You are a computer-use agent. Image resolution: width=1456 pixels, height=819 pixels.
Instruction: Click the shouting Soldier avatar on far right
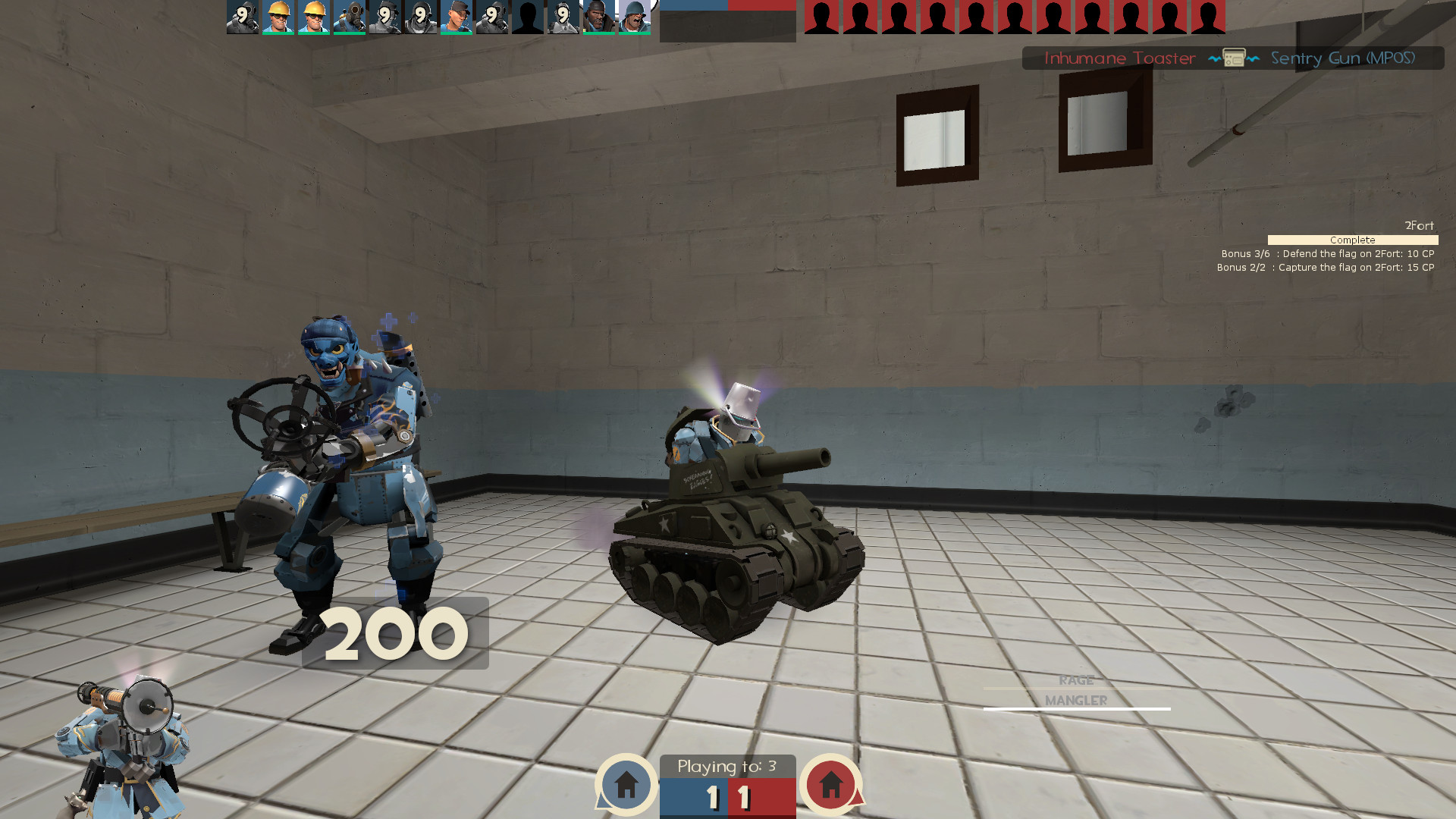(x=637, y=17)
